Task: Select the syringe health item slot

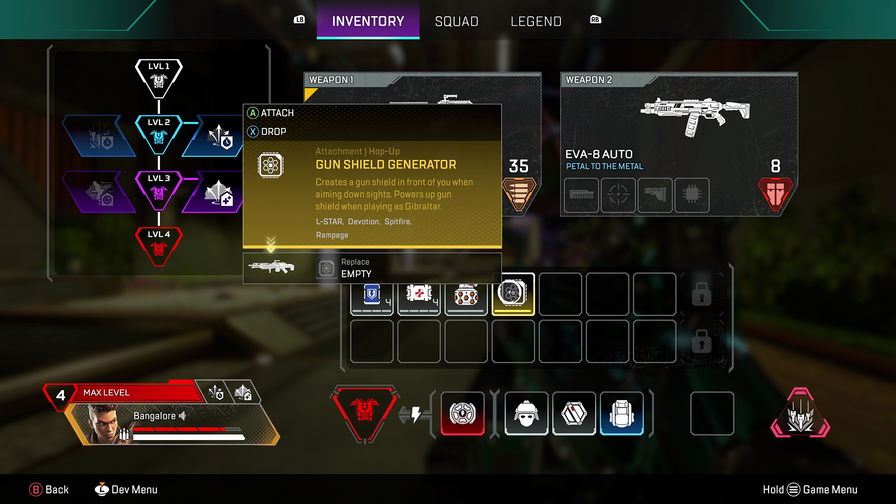Action: 419,294
